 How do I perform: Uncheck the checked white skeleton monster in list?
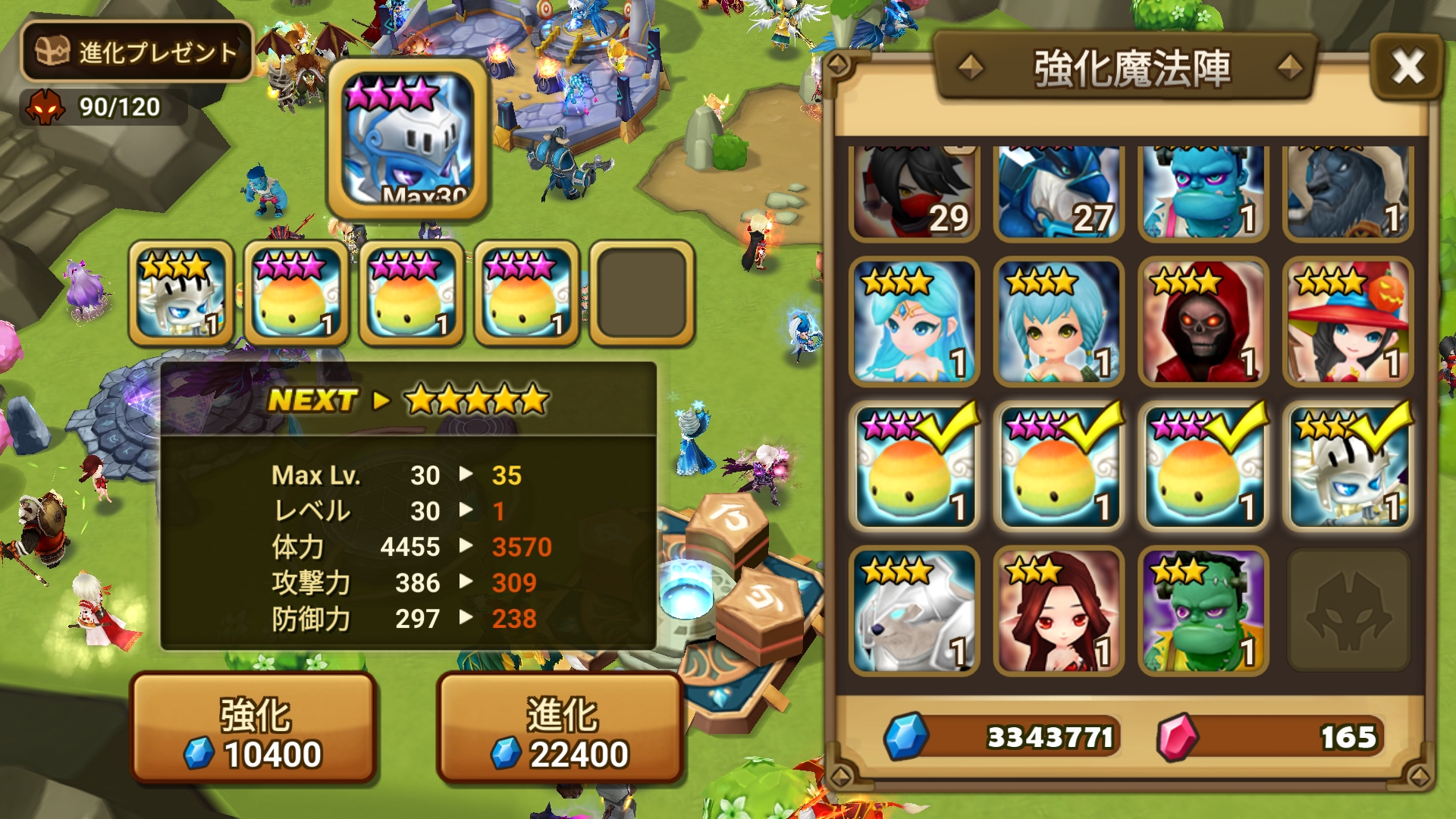click(x=1348, y=467)
